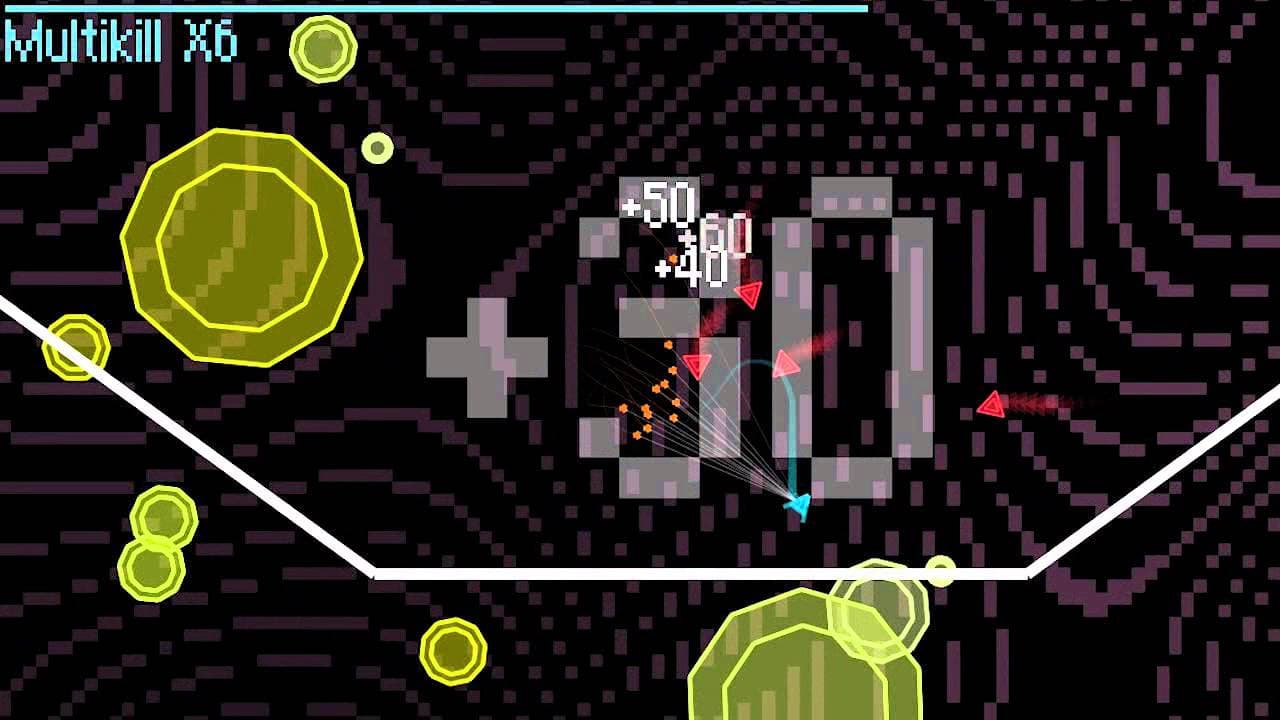Click an orange star particle cluster
This screenshot has width=1280, height=720.
click(x=655, y=410)
